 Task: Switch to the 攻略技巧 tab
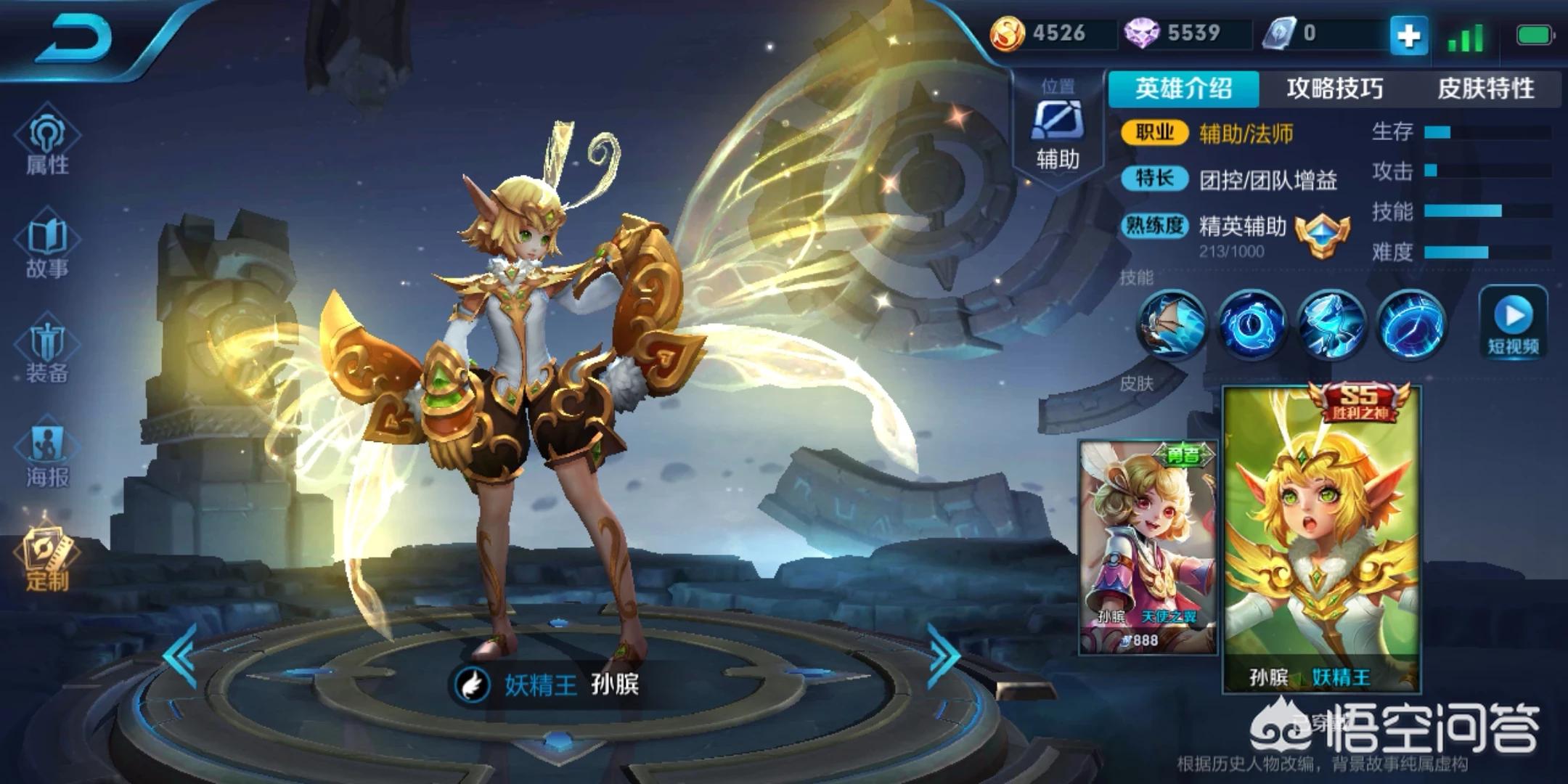[x=1334, y=89]
